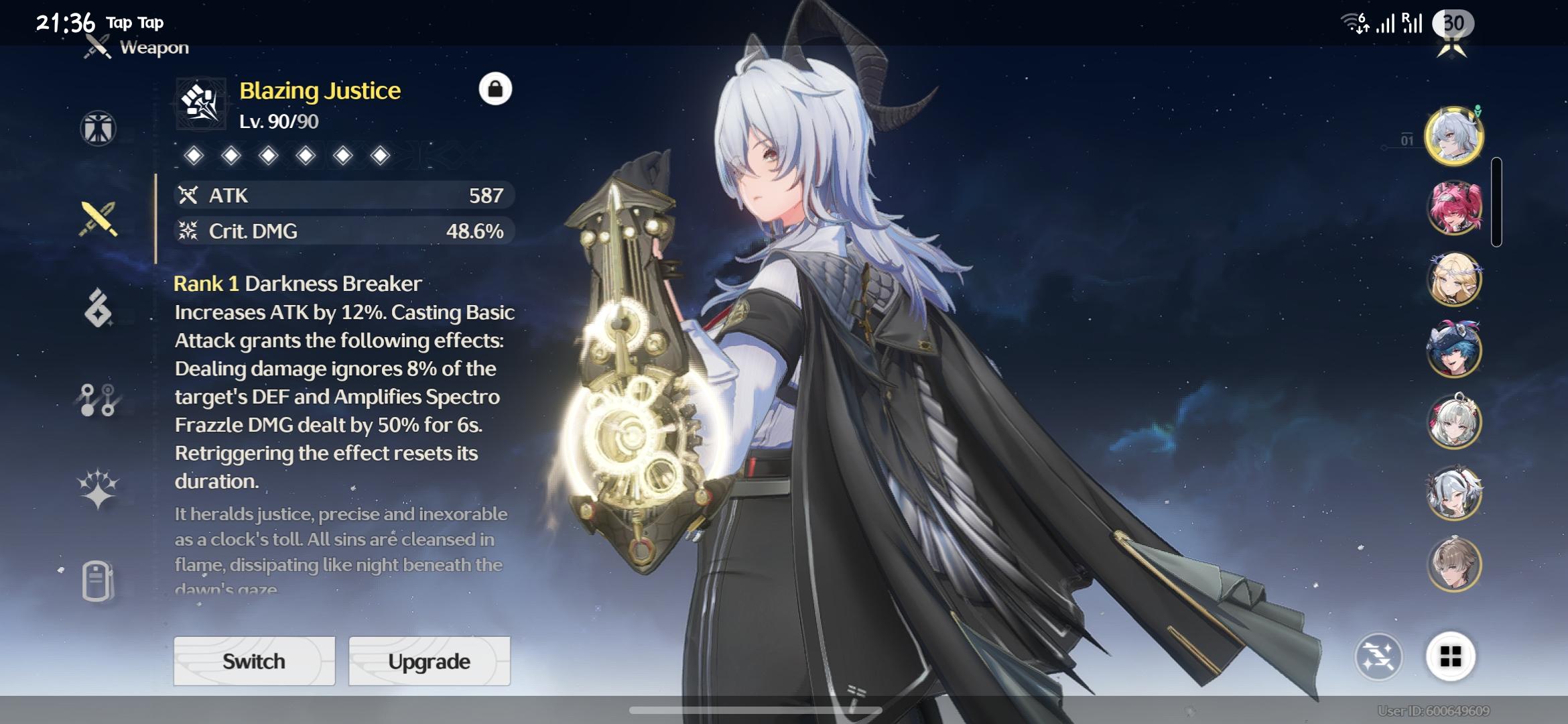This screenshot has width=1568, height=724.
Task: Open the forte skill tree tab
Action: [x=99, y=400]
